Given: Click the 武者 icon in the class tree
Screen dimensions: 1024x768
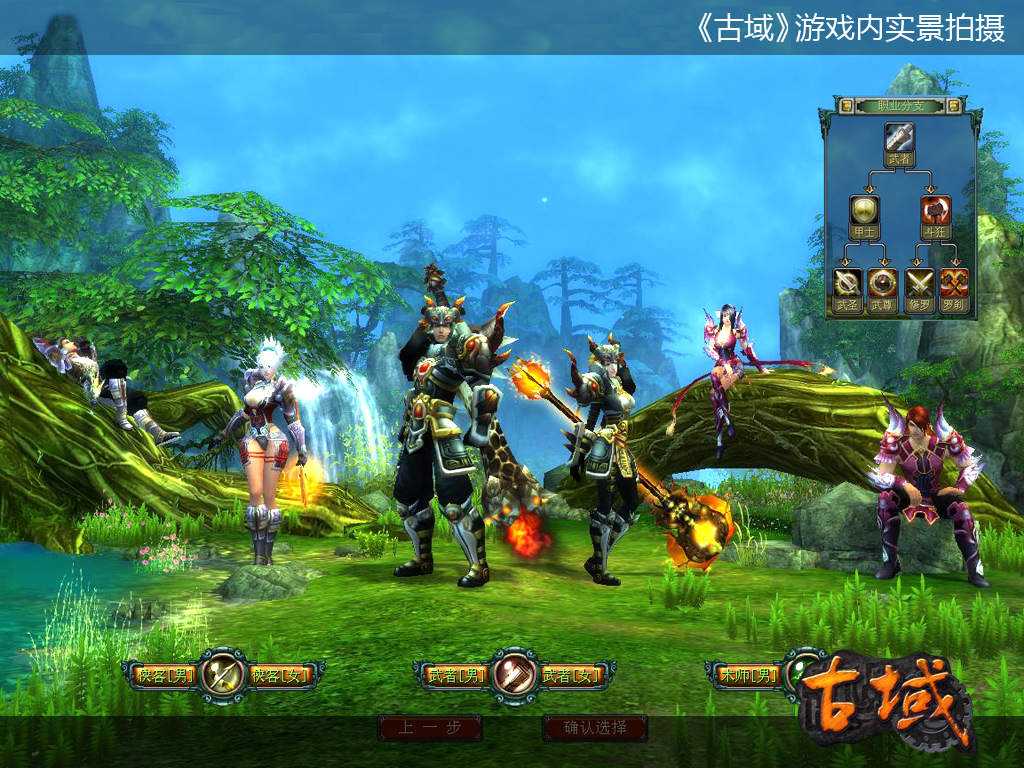Looking at the screenshot, I should [899, 137].
